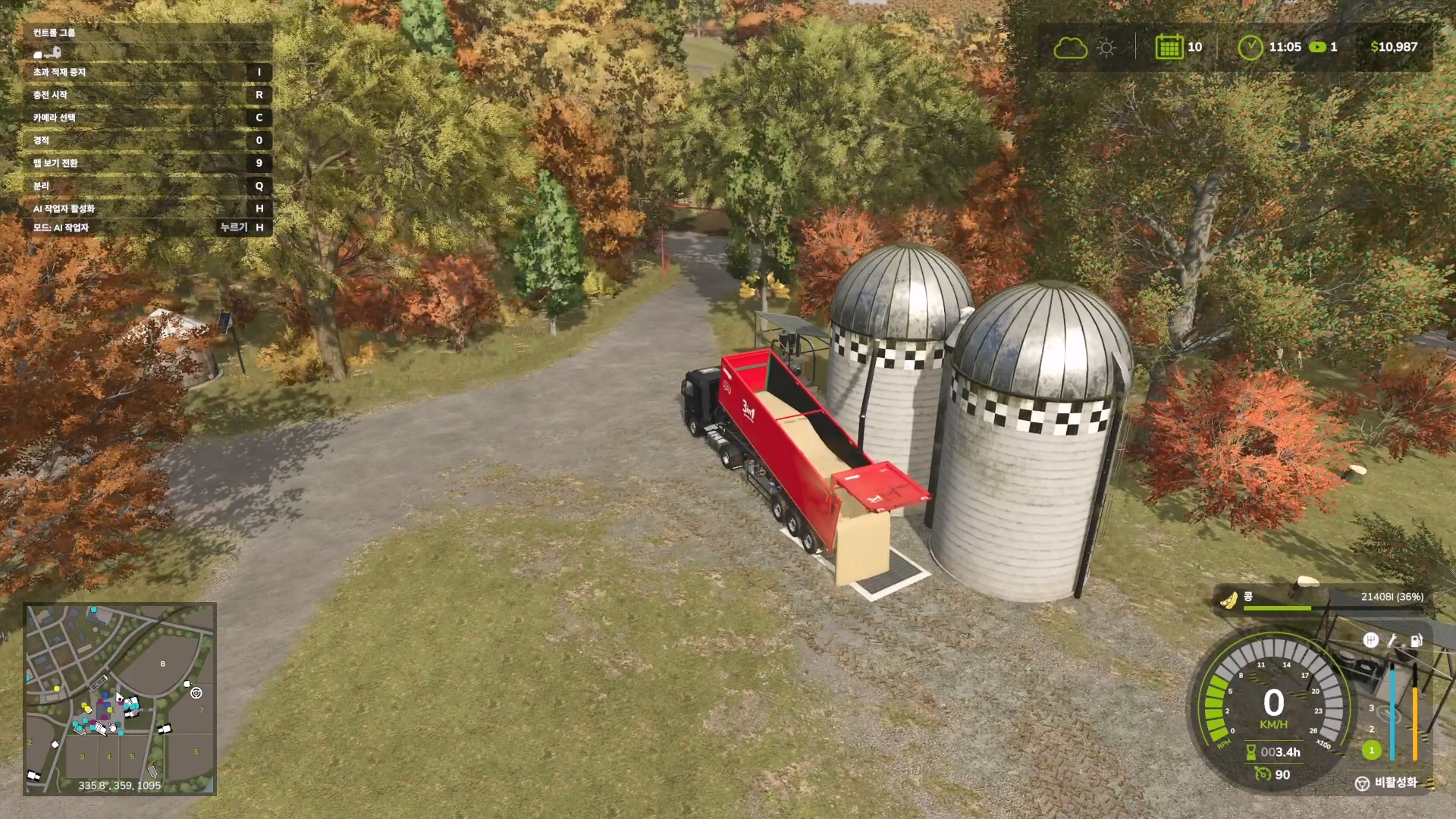Image resolution: width=1456 pixels, height=819 pixels.
Task: Toggle the steering wheel AI status icon
Action: pyautogui.click(x=1362, y=783)
